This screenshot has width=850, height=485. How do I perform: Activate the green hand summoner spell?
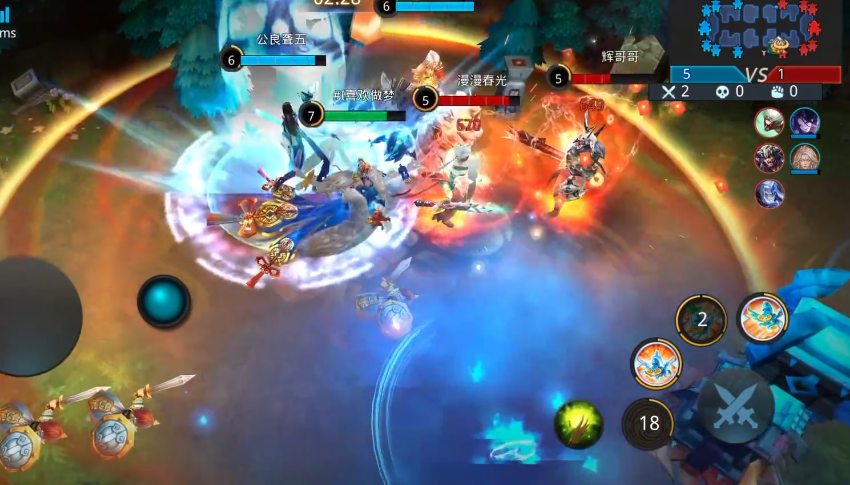[578, 423]
